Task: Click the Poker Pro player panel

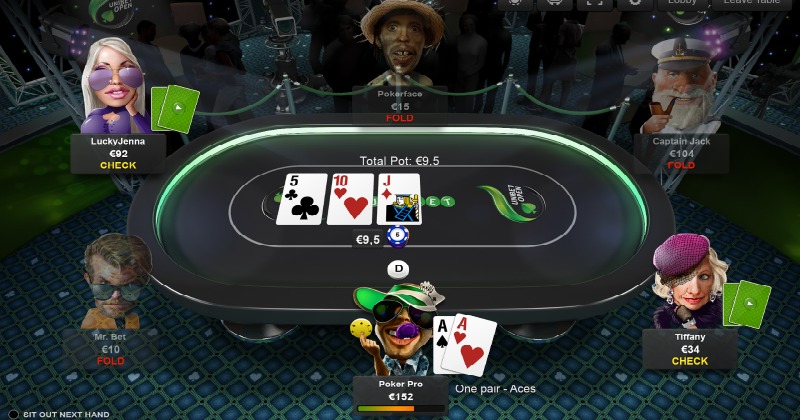Action: (400, 392)
